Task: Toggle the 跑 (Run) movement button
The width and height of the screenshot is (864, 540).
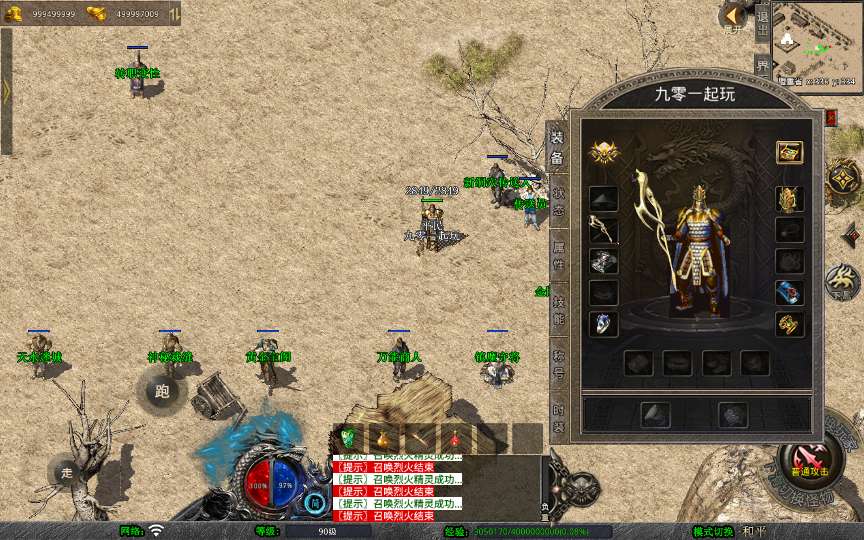Action: point(162,390)
